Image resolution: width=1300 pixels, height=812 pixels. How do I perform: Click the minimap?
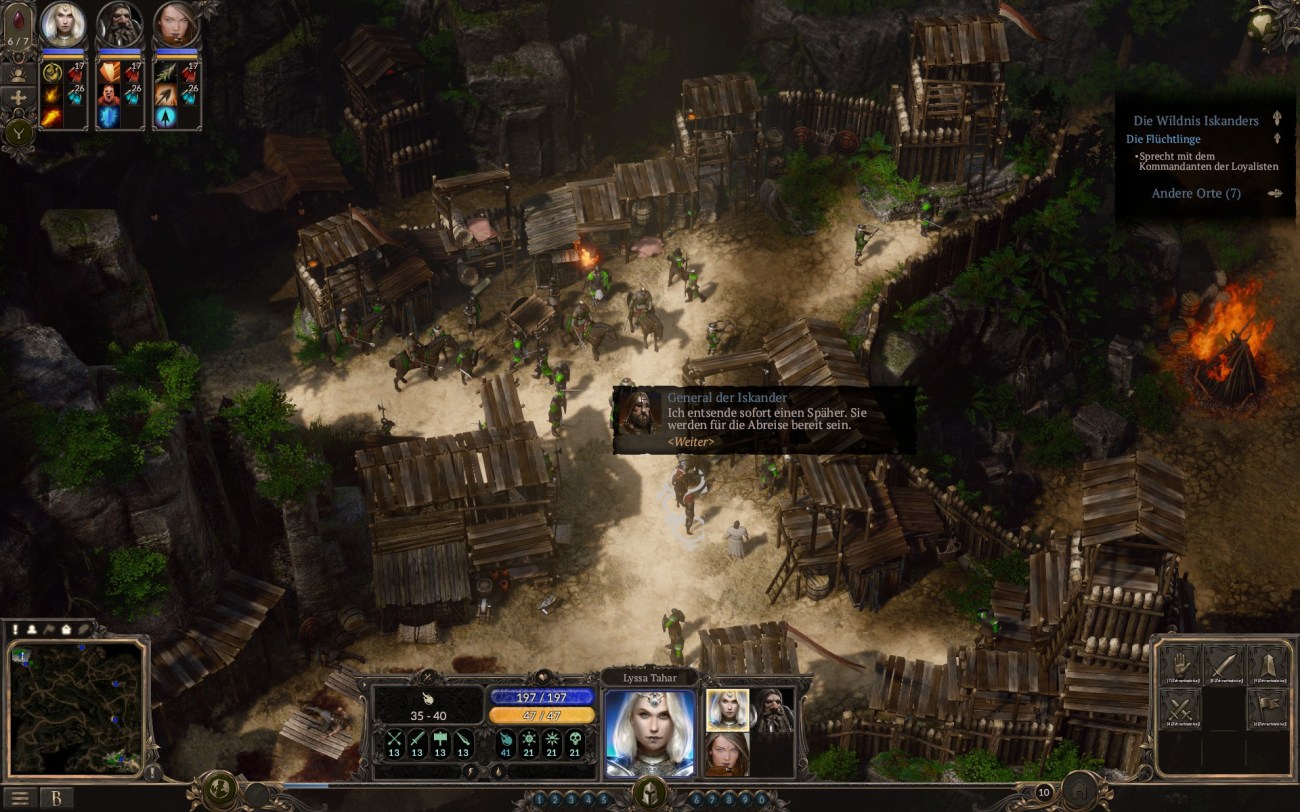[76, 707]
